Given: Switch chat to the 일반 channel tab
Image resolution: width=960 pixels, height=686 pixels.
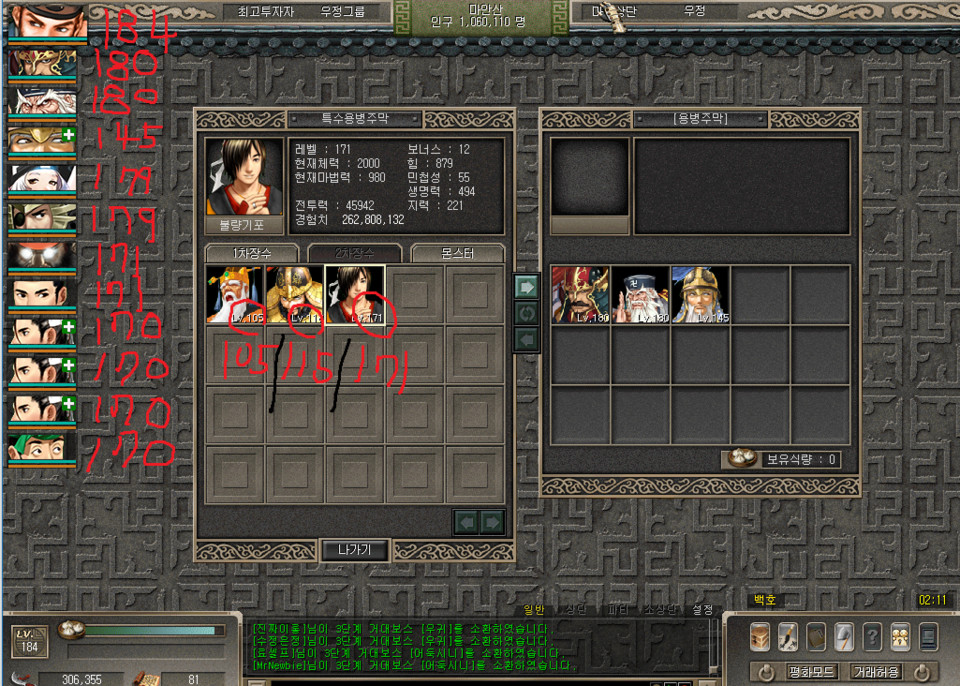Looking at the screenshot, I should (x=534, y=609).
